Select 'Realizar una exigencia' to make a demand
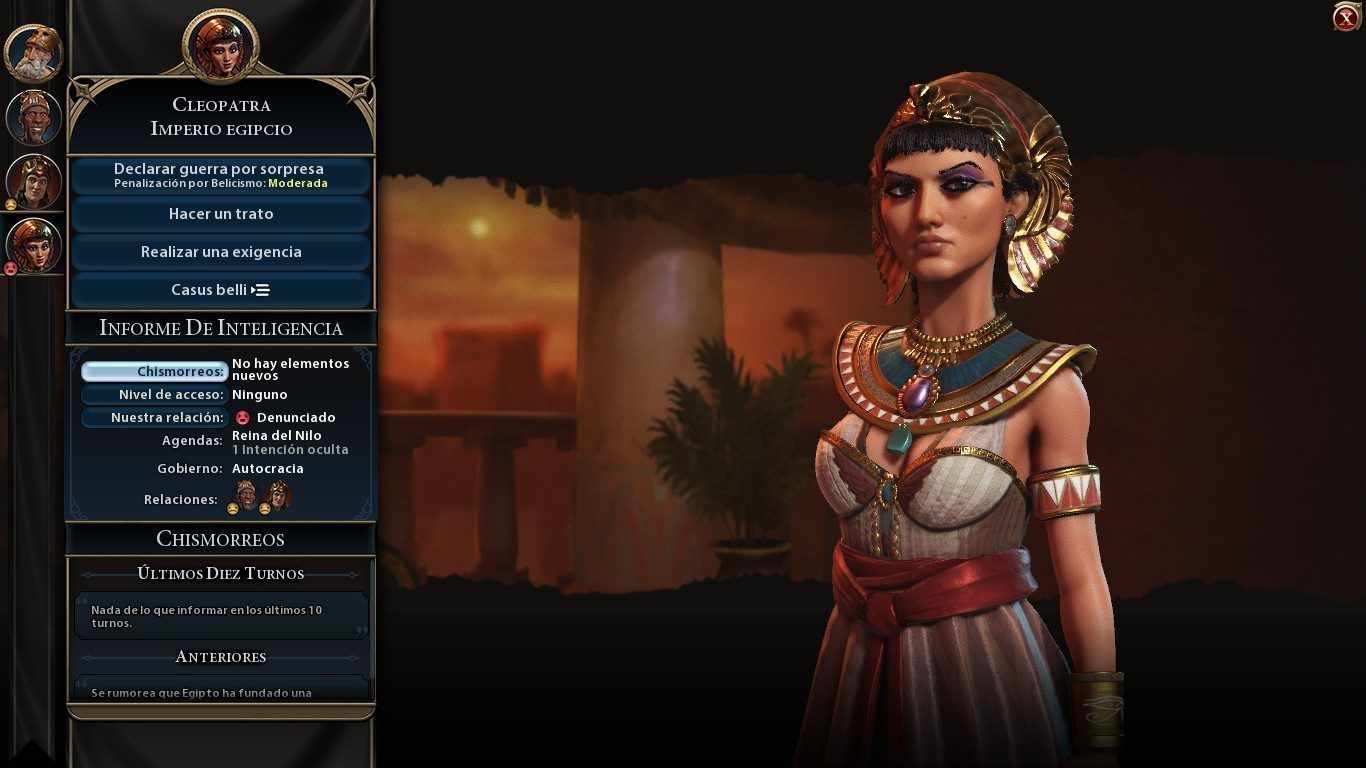The image size is (1366, 768). 220,252
